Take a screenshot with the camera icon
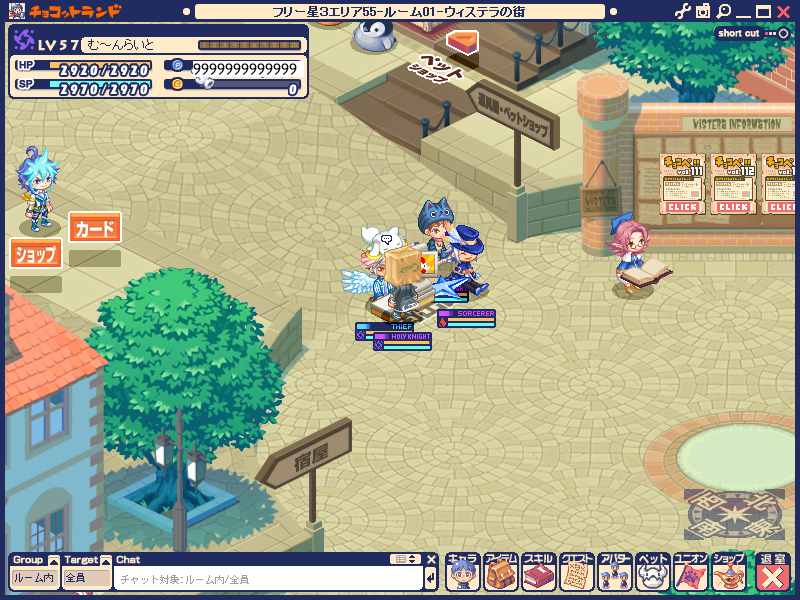Image resolution: width=800 pixels, height=600 pixels. click(x=703, y=11)
